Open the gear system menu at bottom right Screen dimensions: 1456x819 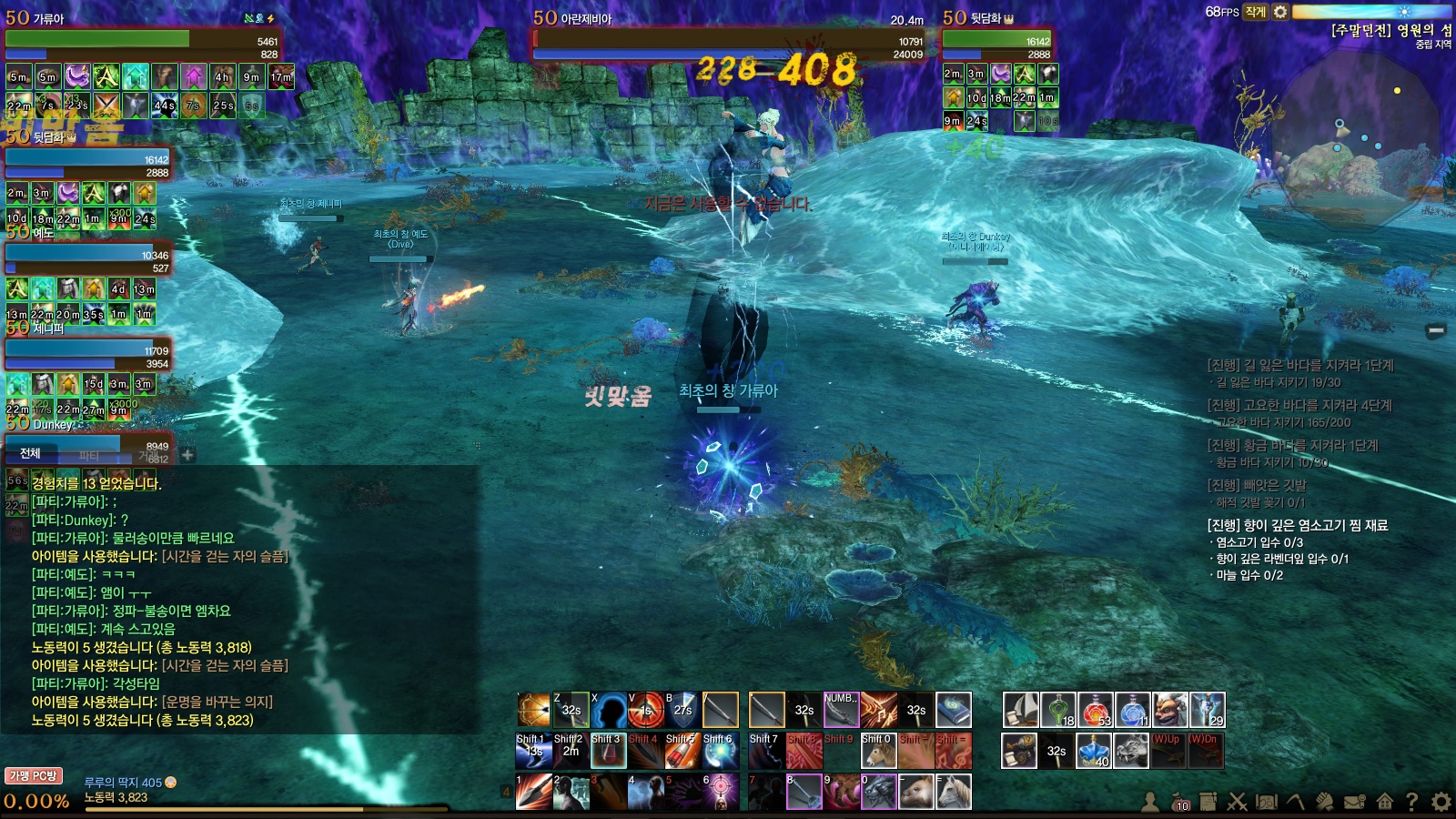click(x=1441, y=802)
